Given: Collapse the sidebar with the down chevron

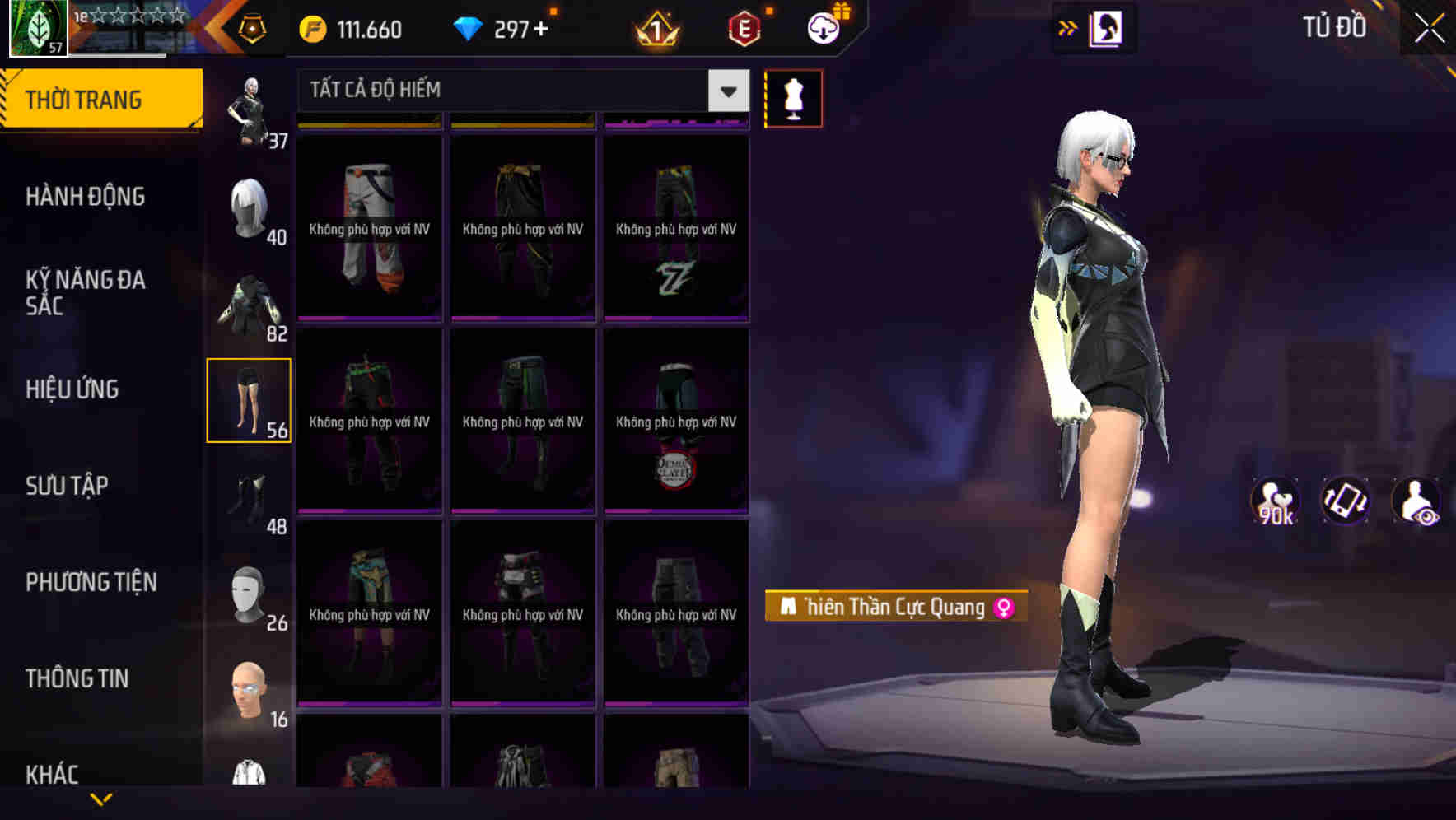Looking at the screenshot, I should [101, 797].
